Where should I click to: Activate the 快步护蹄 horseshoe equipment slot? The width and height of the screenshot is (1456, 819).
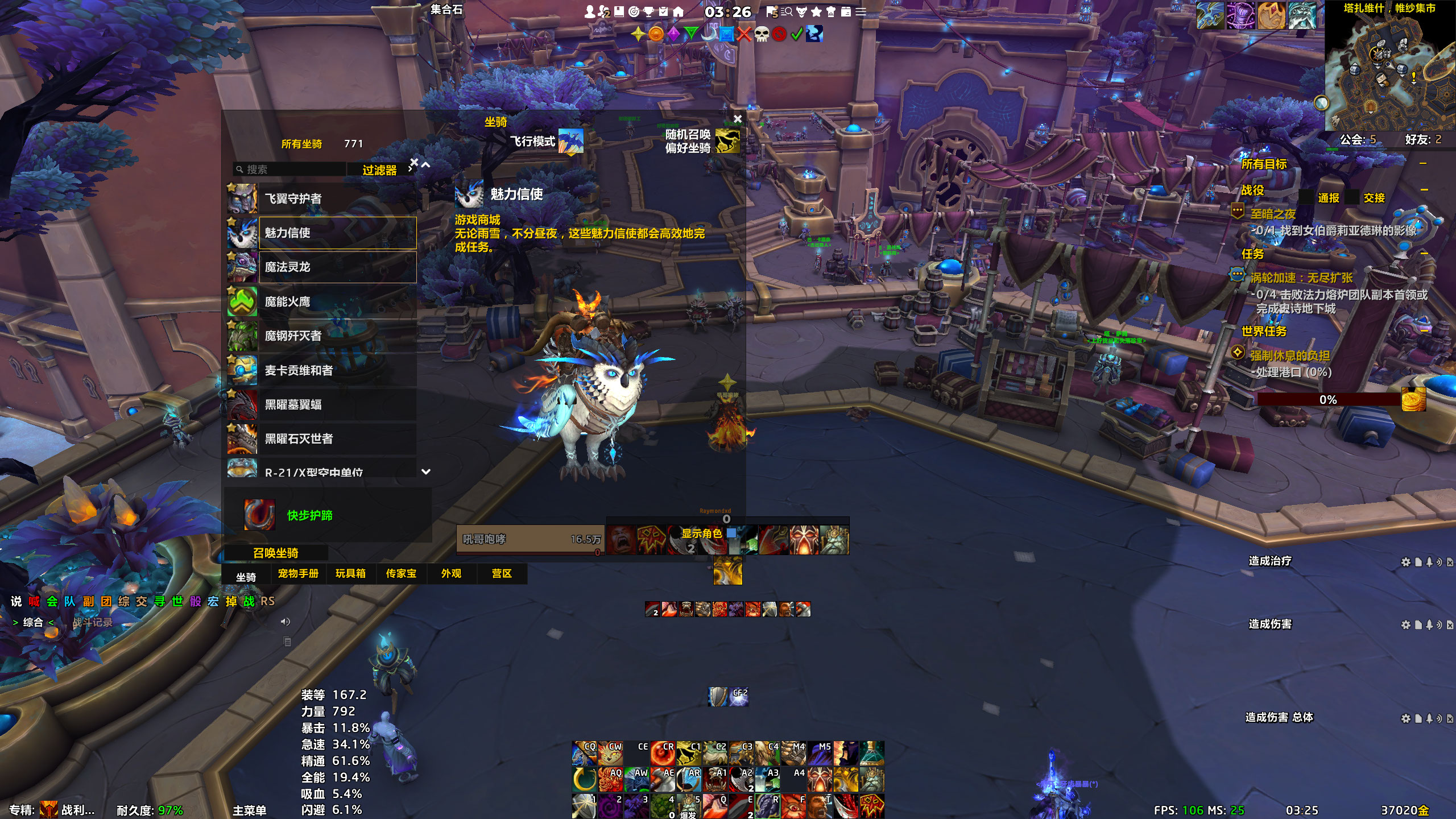point(259,515)
